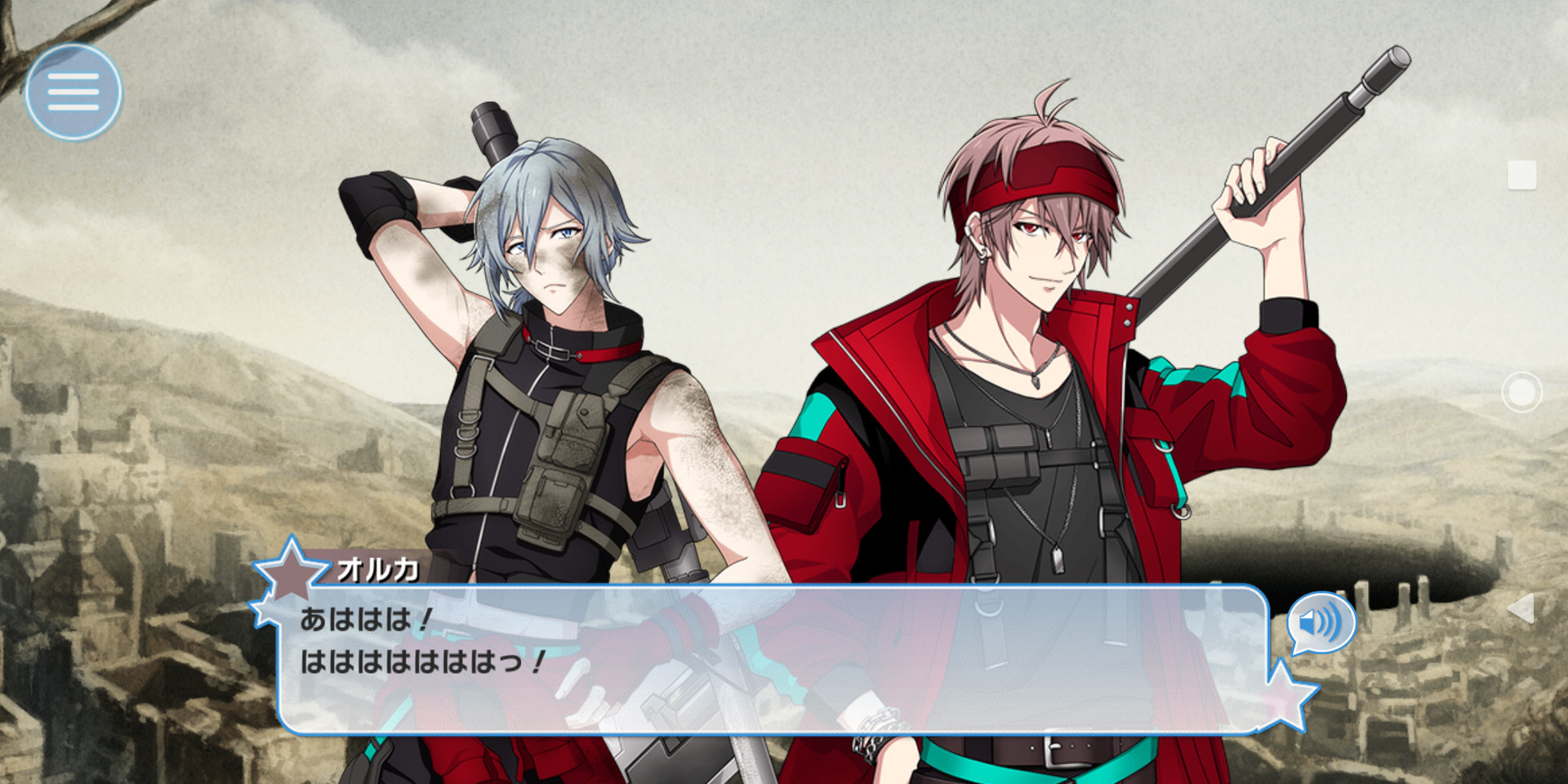The width and height of the screenshot is (1568, 784).
Task: Tap the Android back triangle button
Action: tap(1521, 608)
